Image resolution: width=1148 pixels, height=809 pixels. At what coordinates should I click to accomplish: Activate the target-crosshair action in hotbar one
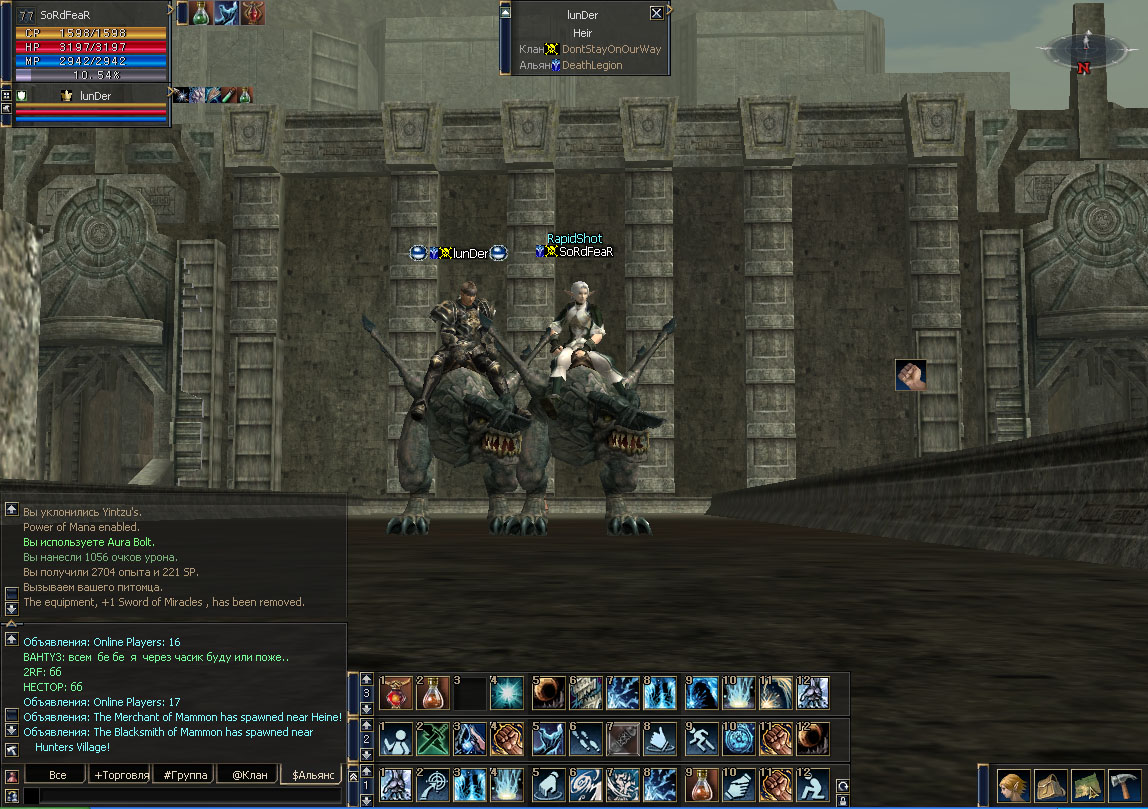coord(433,785)
